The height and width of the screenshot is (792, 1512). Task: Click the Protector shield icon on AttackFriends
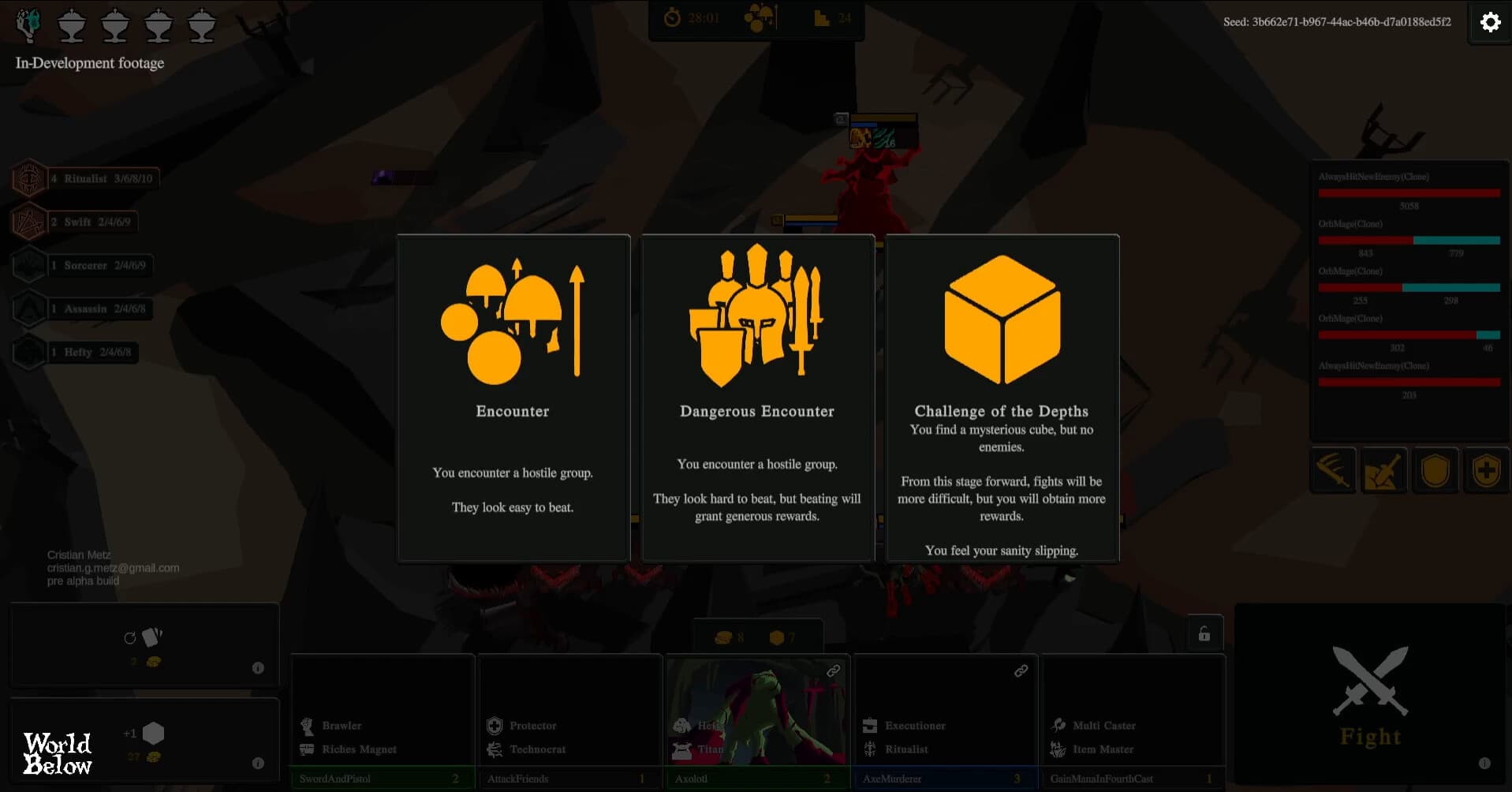(x=495, y=725)
